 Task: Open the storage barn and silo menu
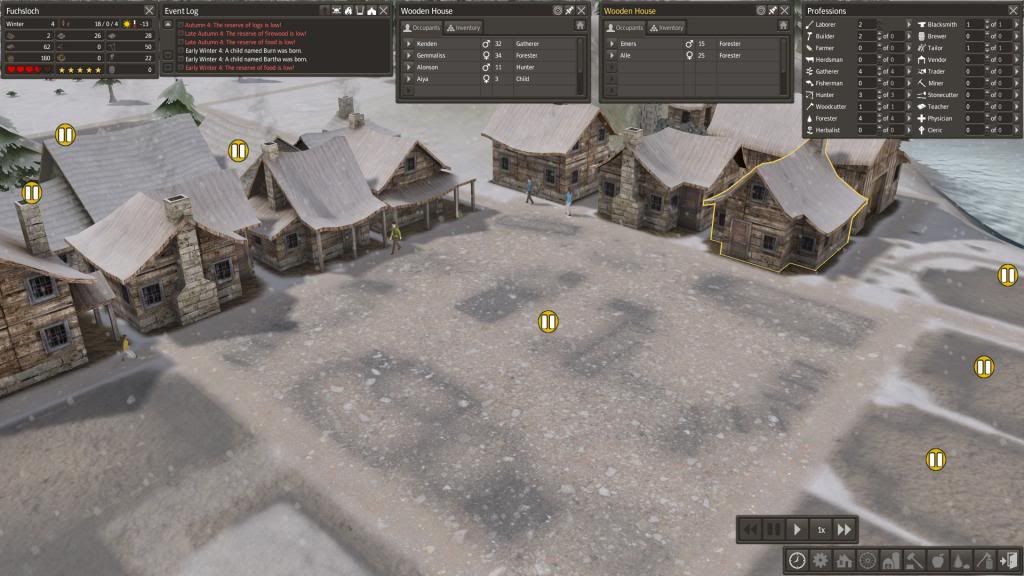tap(891, 560)
